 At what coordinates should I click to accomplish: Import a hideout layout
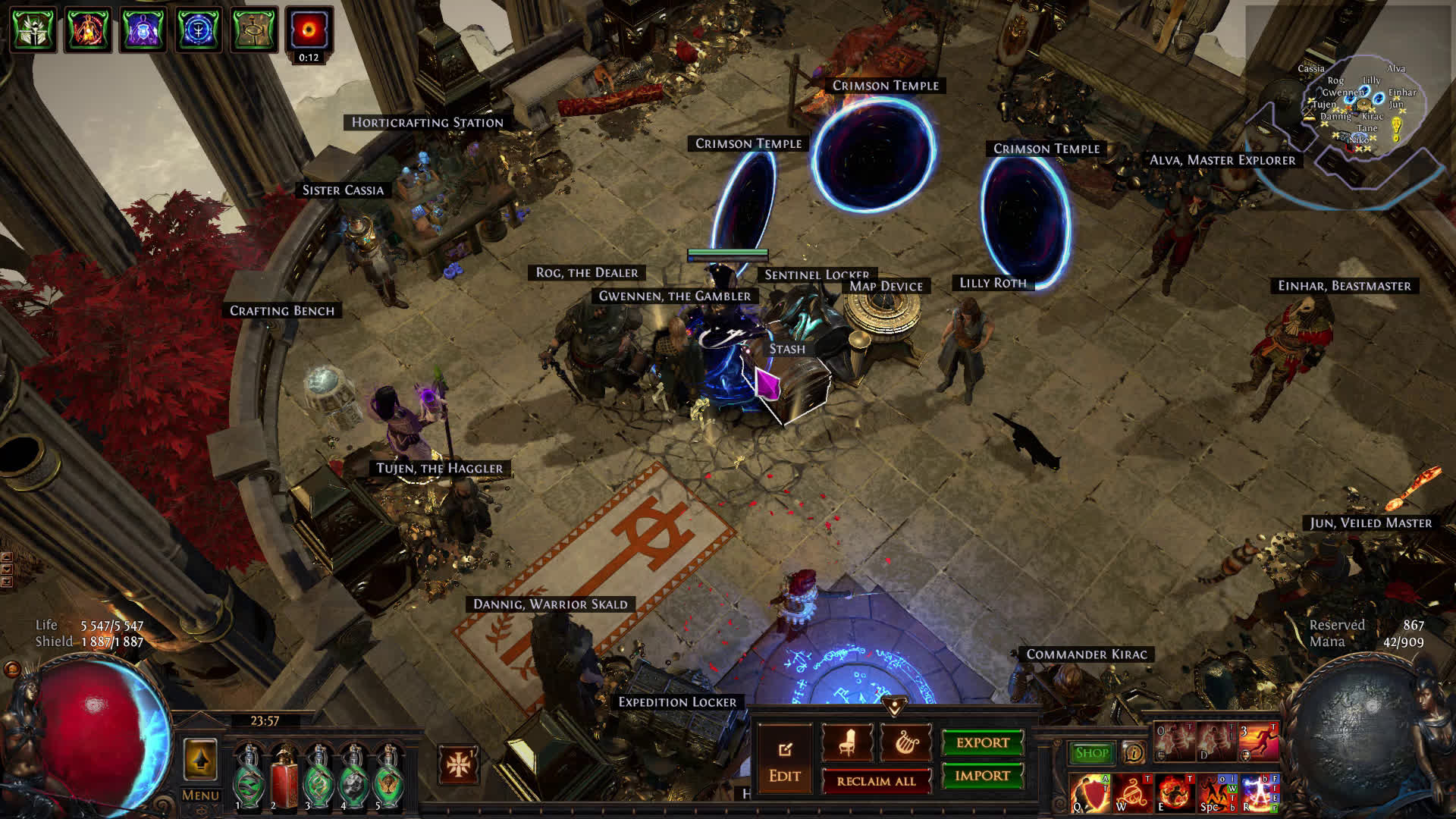983,776
